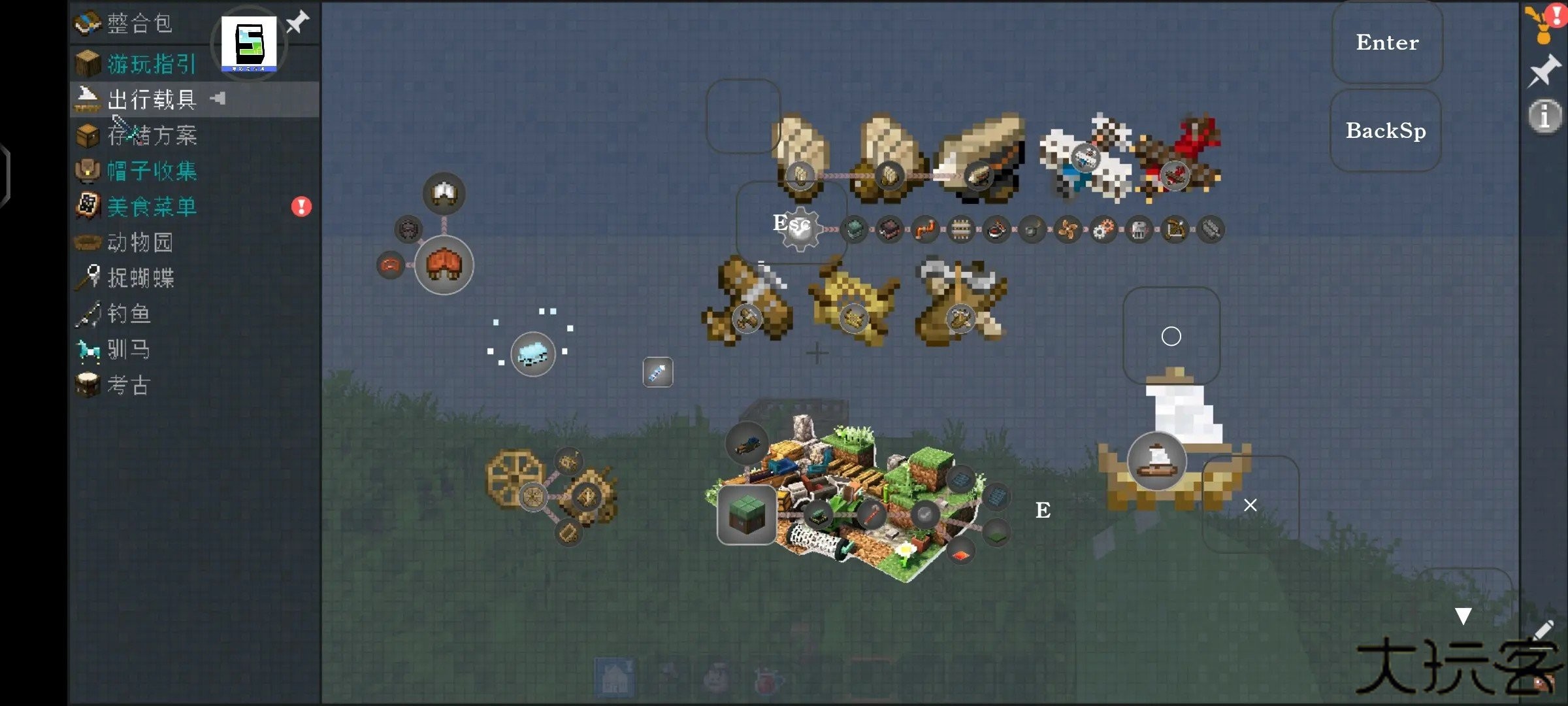
Task: Tap the BackSp overlay button
Action: coord(1386,131)
